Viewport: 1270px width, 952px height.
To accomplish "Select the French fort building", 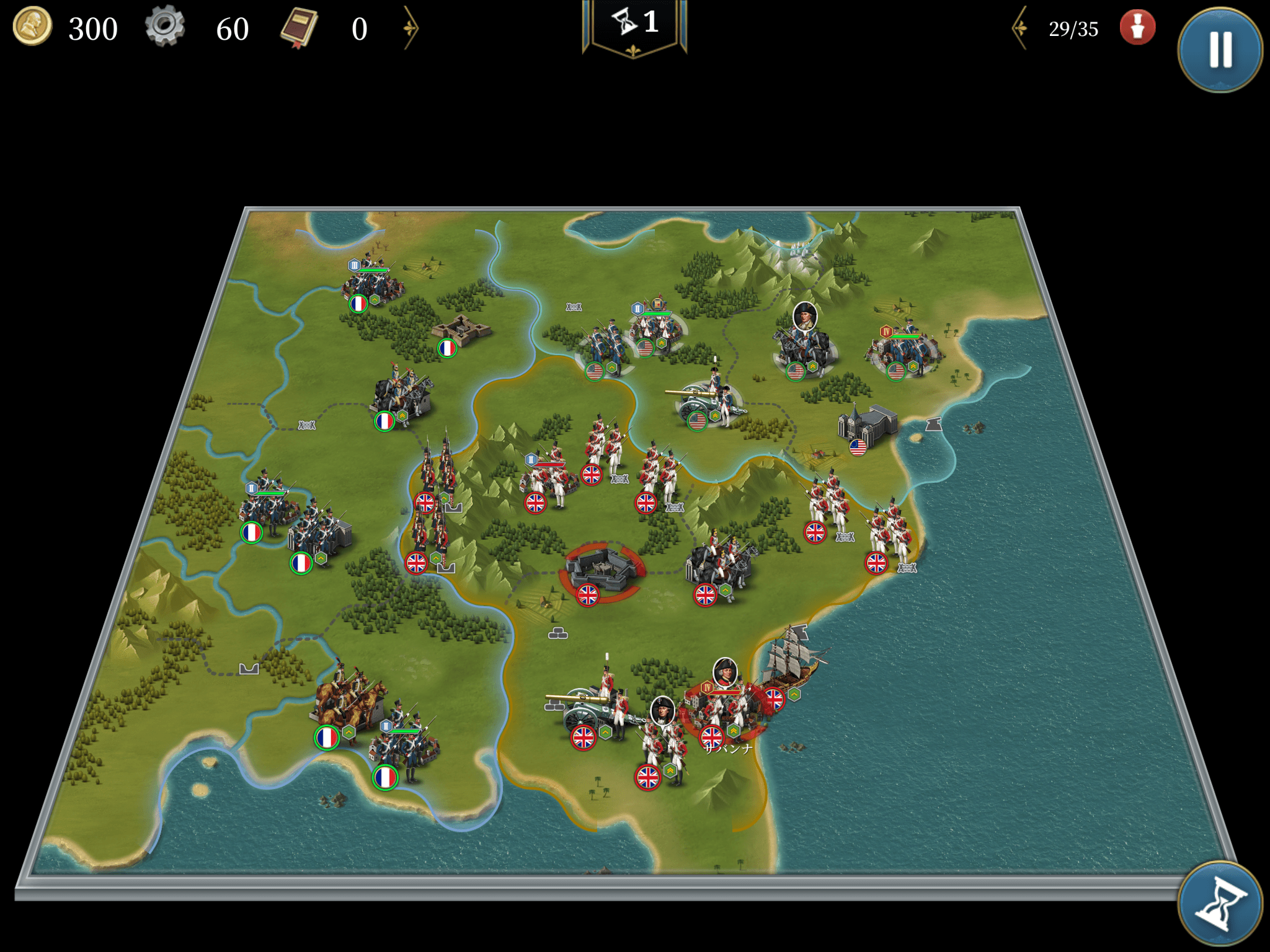I will [x=462, y=330].
